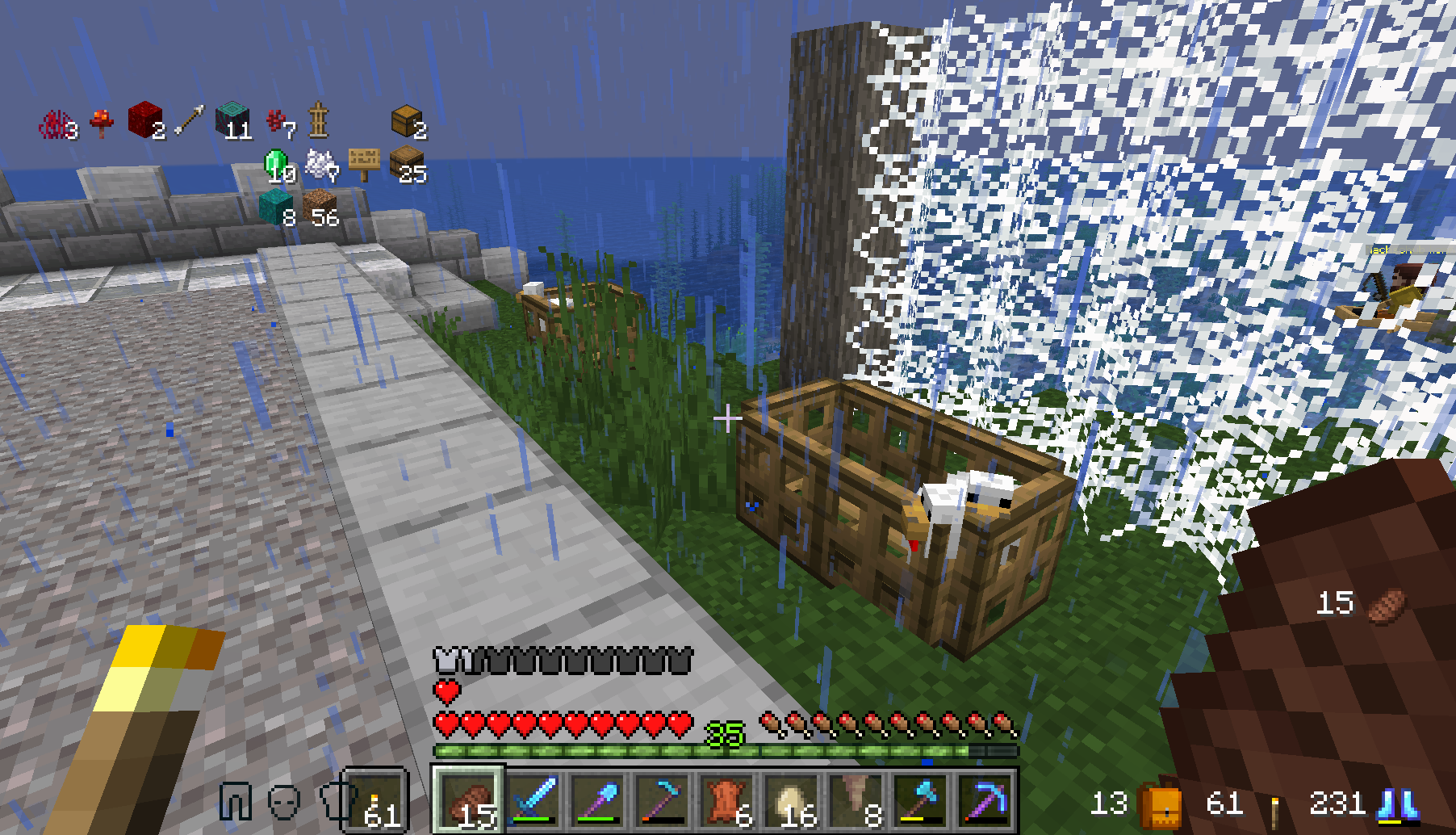Viewport: 1456px width, 835px height.
Task: Click the oak sign icon
Action: (x=363, y=164)
